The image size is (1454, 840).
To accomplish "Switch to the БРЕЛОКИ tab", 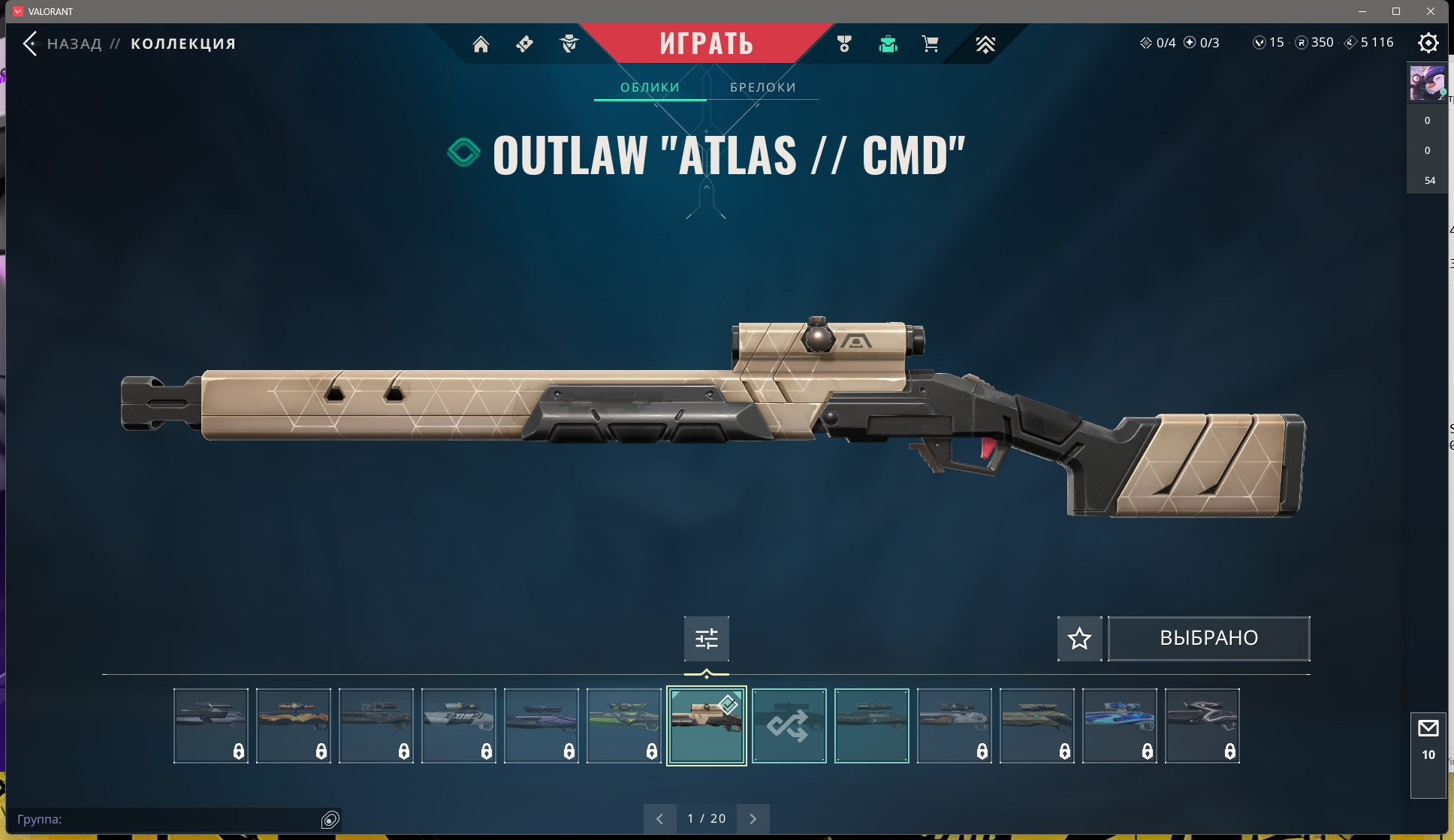I will (762, 87).
